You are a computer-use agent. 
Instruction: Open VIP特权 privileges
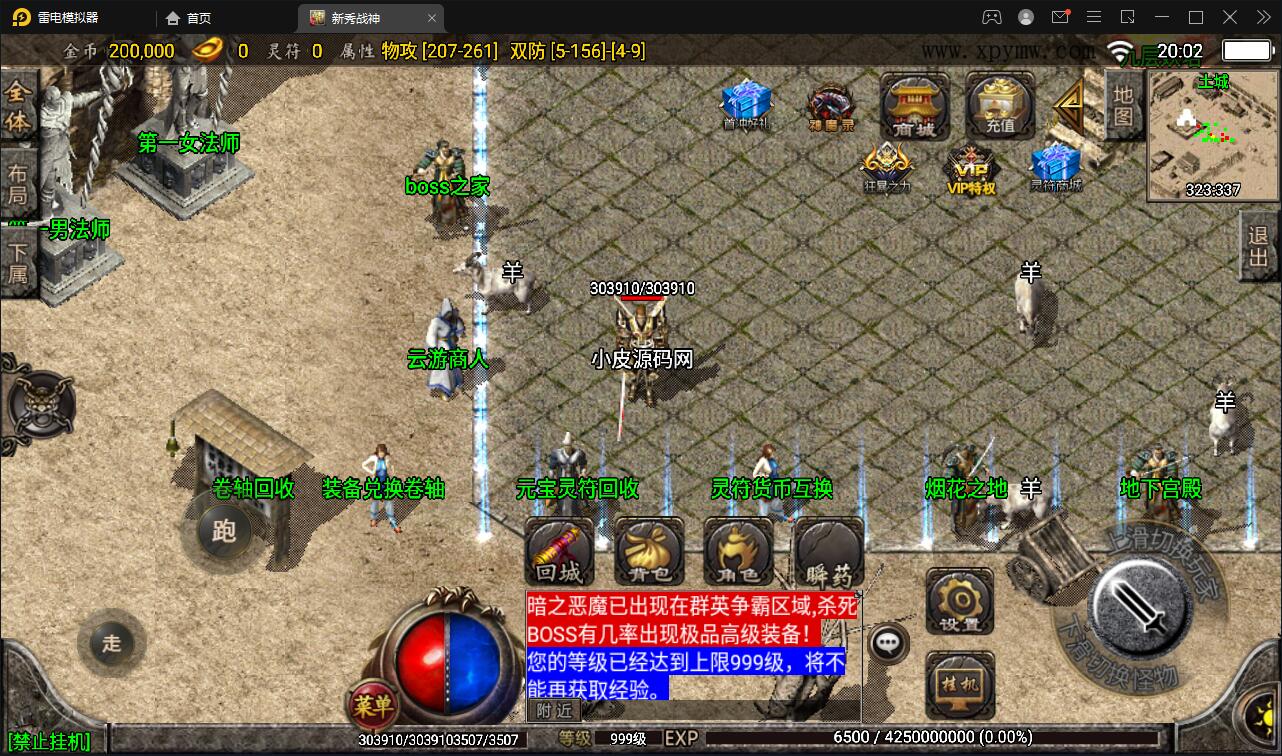tap(970, 168)
